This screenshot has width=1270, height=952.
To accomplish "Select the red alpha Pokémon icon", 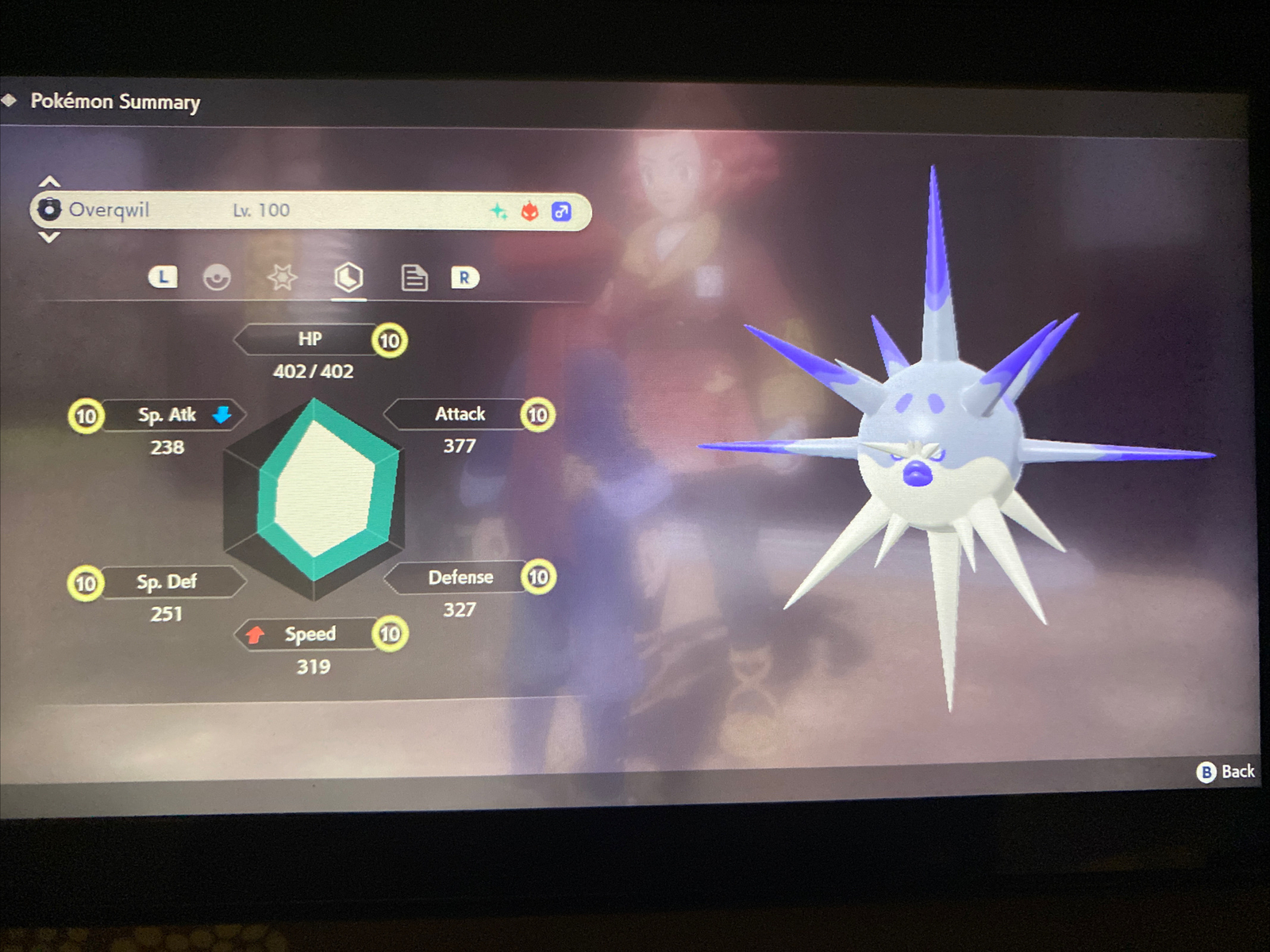I will tap(530, 210).
